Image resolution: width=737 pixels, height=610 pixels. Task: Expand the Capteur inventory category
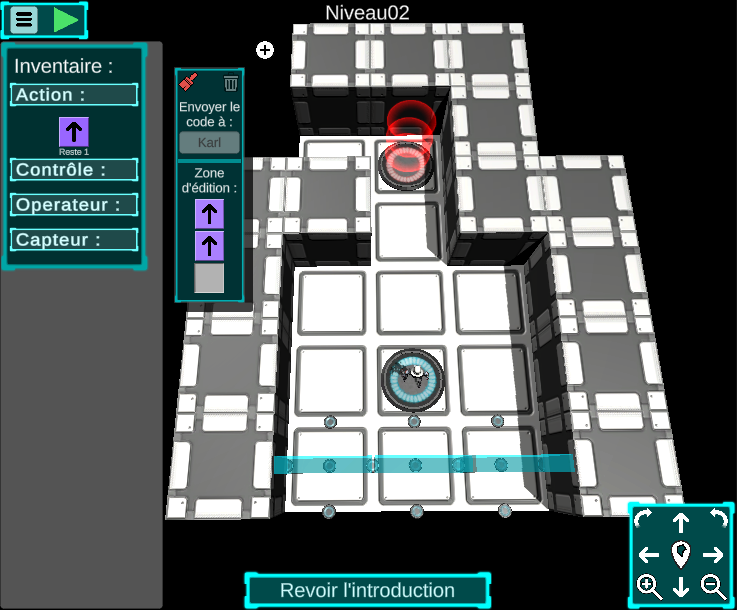tap(75, 240)
